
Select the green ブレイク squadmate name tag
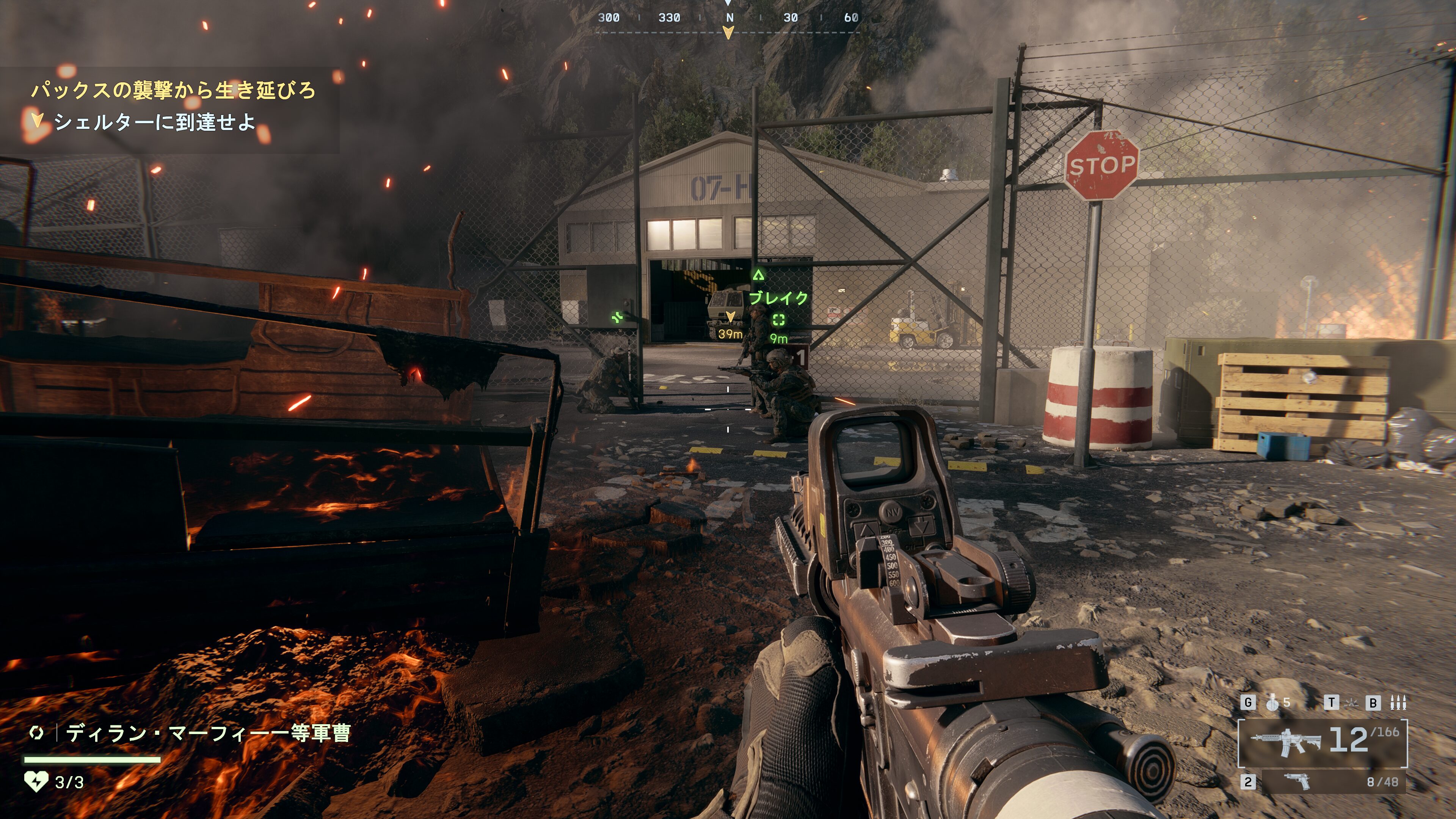[778, 298]
